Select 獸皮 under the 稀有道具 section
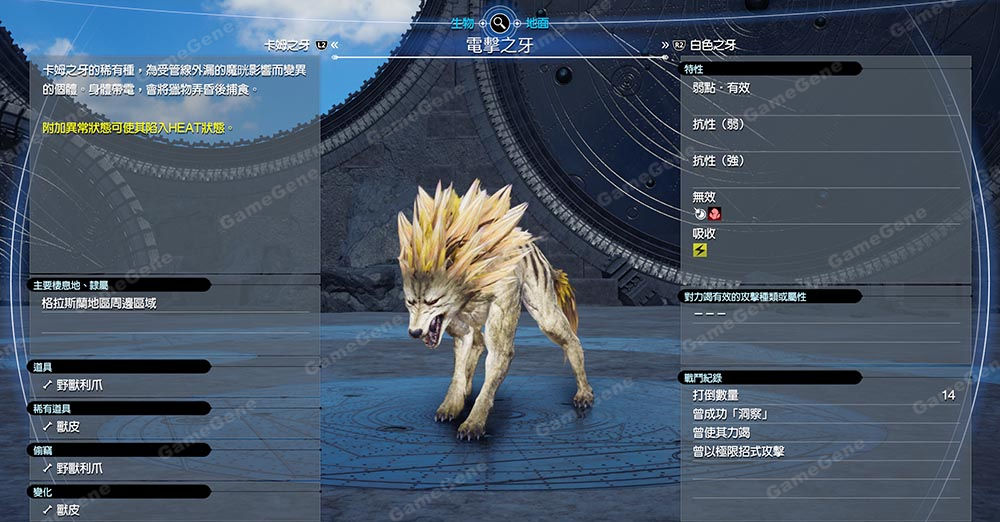The height and width of the screenshot is (522, 1000). 68,426
